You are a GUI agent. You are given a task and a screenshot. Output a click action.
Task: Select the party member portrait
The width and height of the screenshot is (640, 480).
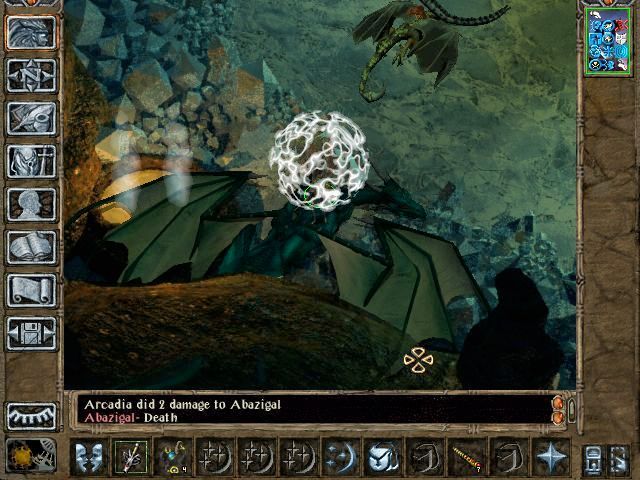(608, 40)
